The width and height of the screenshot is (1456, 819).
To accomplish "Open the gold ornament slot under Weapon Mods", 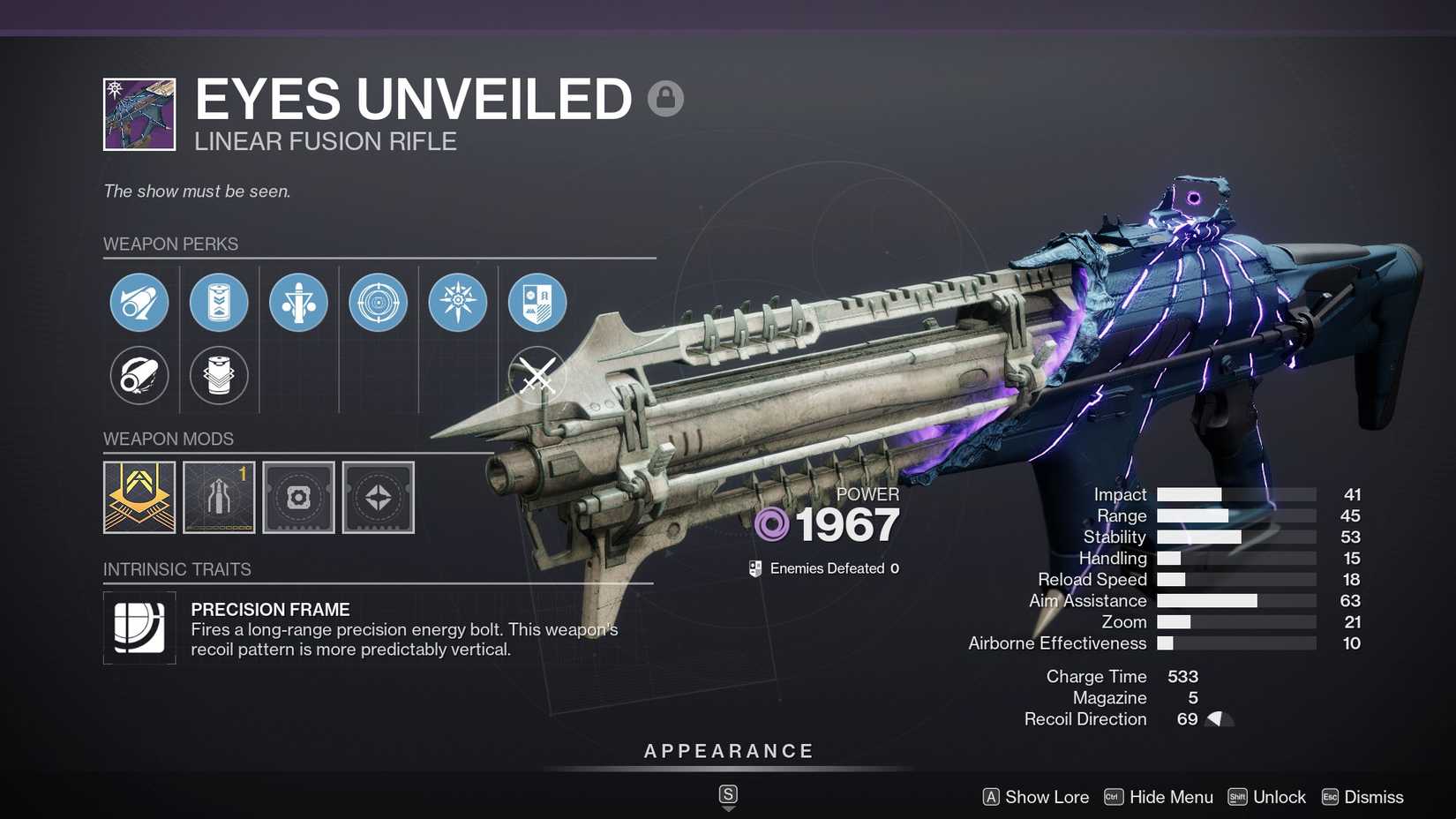I will 139,497.
